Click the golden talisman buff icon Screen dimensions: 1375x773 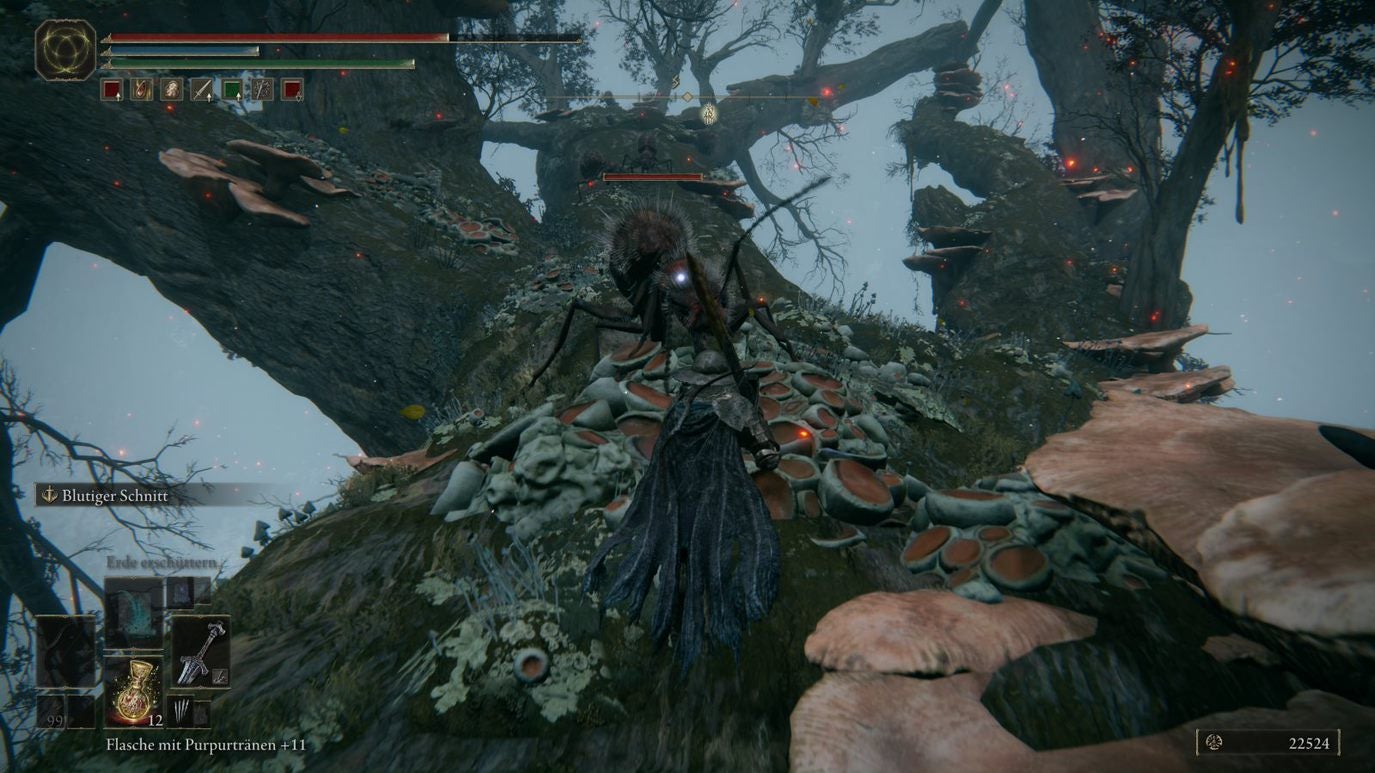pos(142,90)
